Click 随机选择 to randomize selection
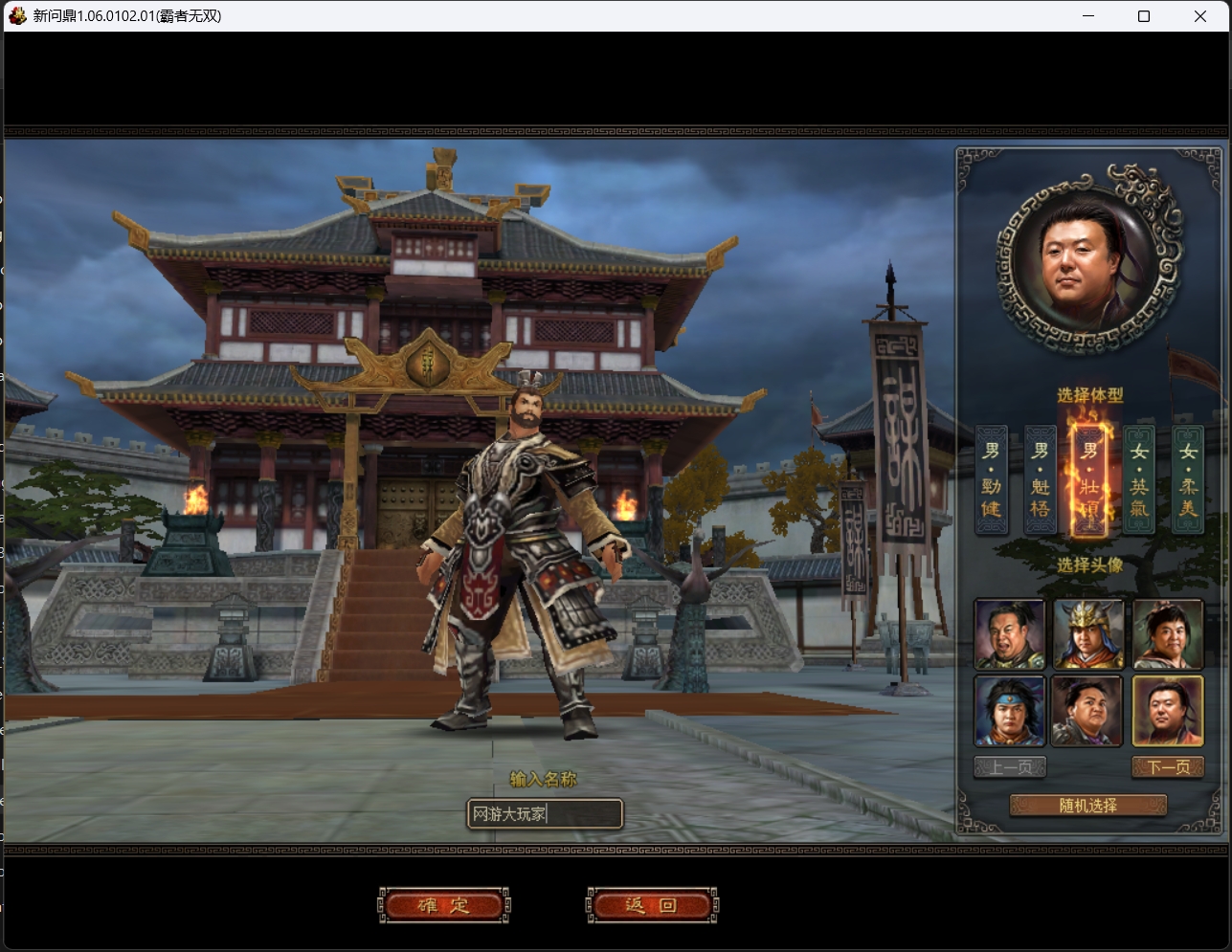Viewport: 1232px width, 952px height. pyautogui.click(x=1087, y=805)
